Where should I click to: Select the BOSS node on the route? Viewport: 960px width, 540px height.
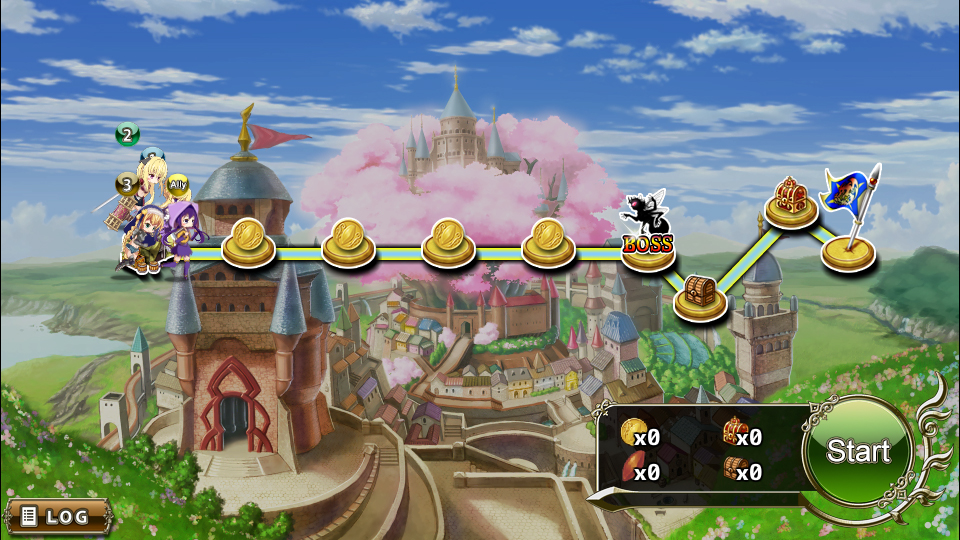tap(648, 240)
